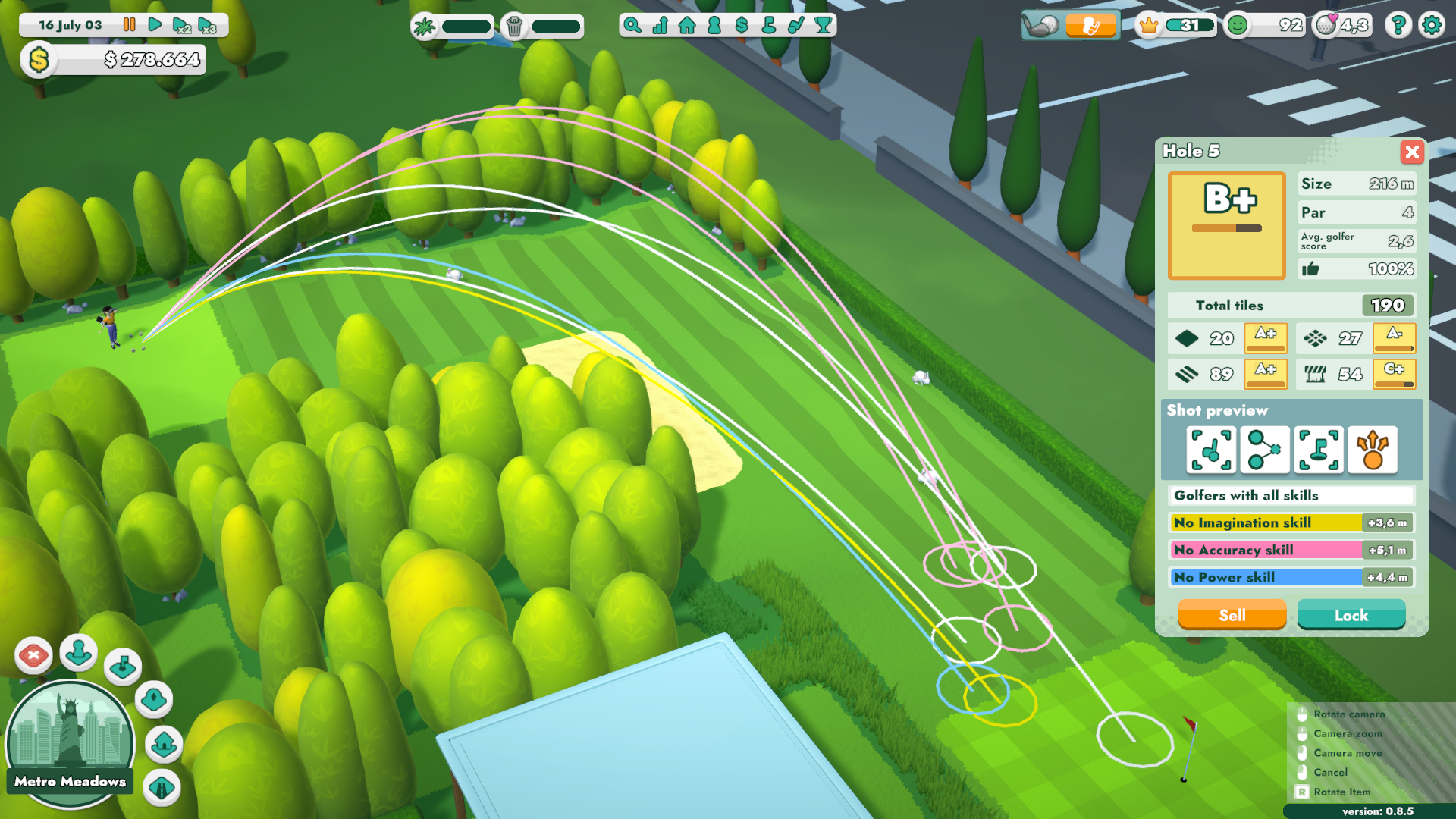Open the gear settings menu

[x=1432, y=26]
